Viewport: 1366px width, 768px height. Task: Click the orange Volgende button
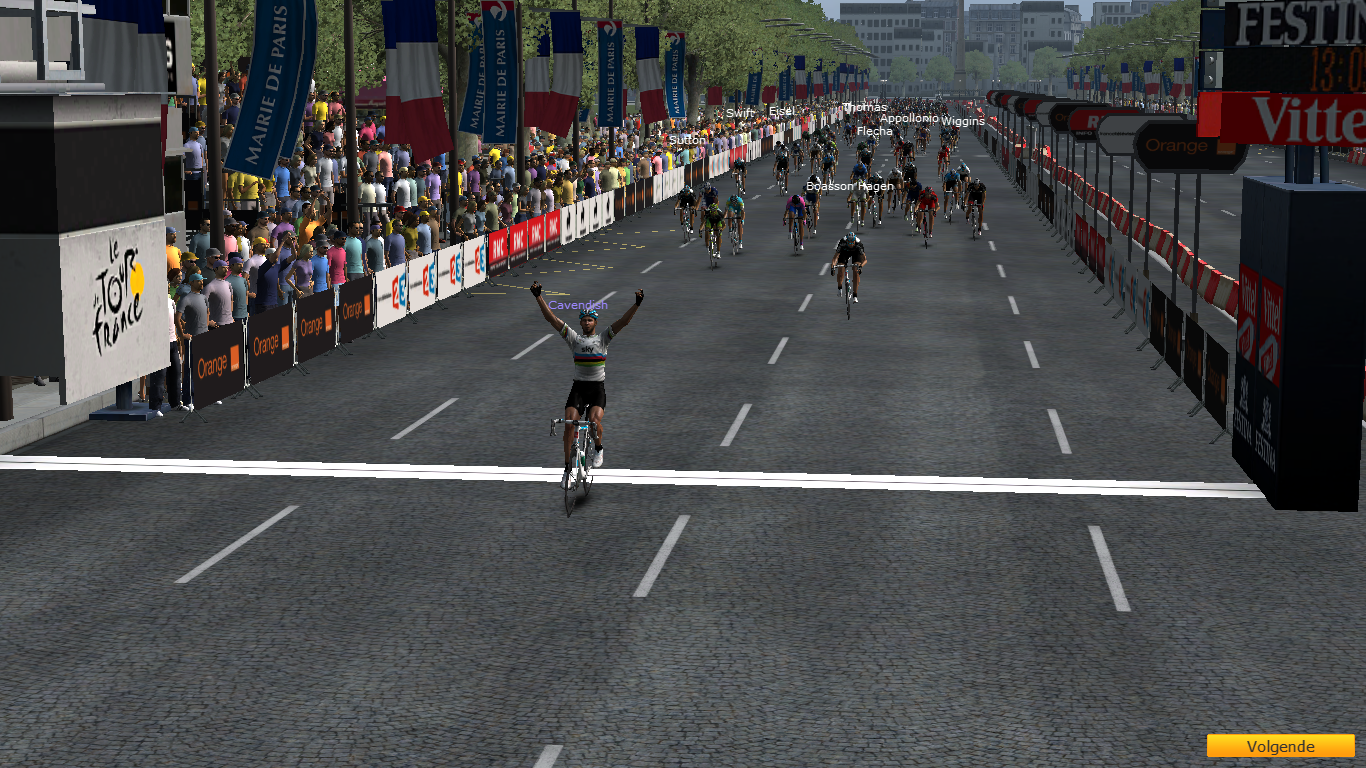(x=1279, y=746)
